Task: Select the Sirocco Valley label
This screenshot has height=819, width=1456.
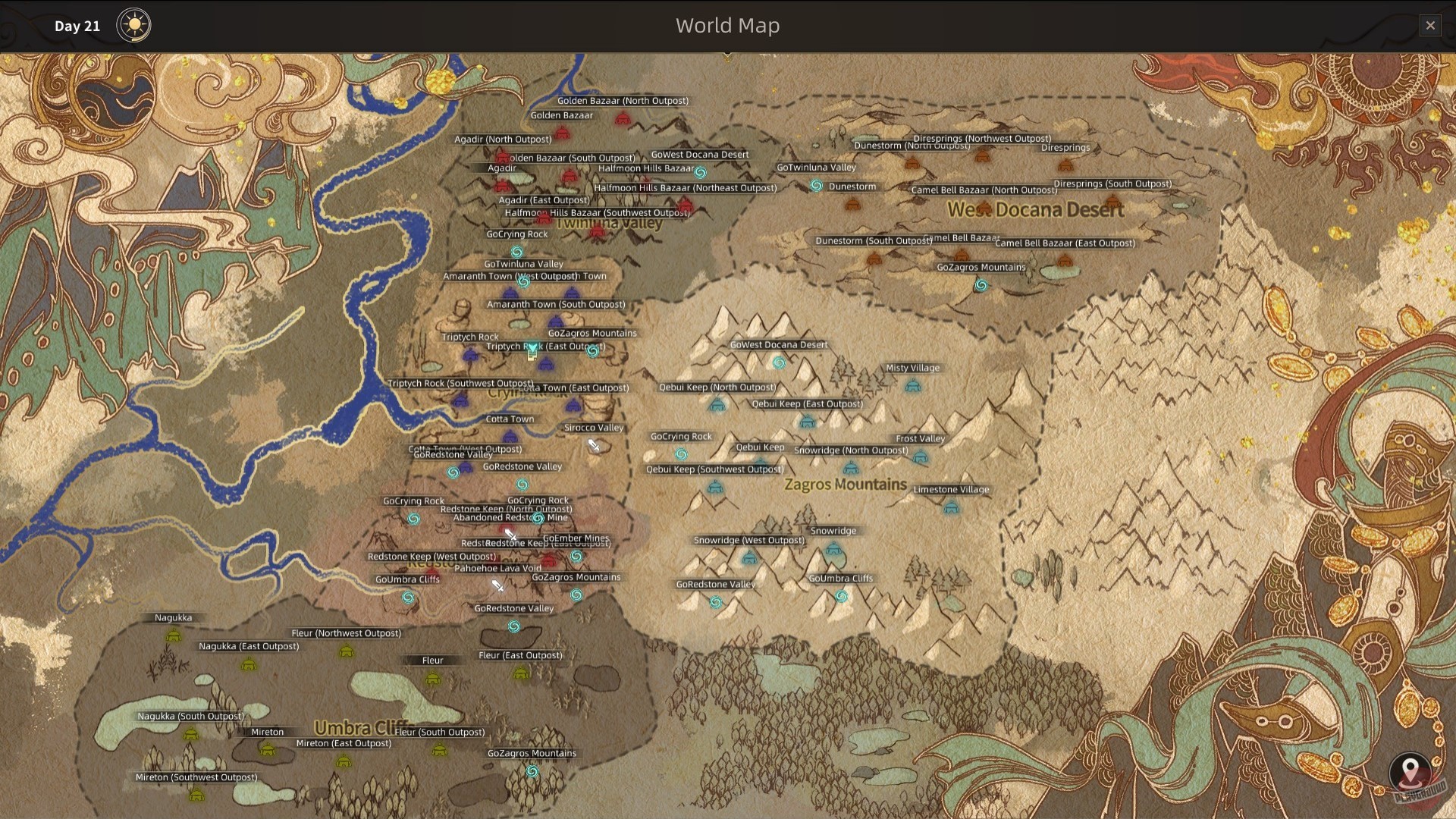Action: tap(593, 427)
